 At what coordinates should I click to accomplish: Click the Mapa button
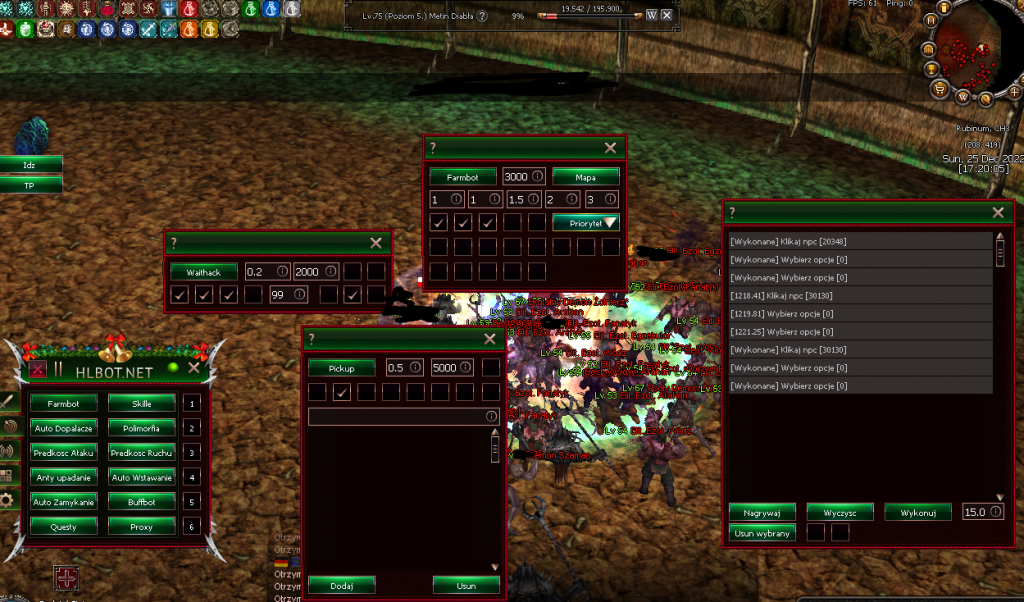(585, 177)
